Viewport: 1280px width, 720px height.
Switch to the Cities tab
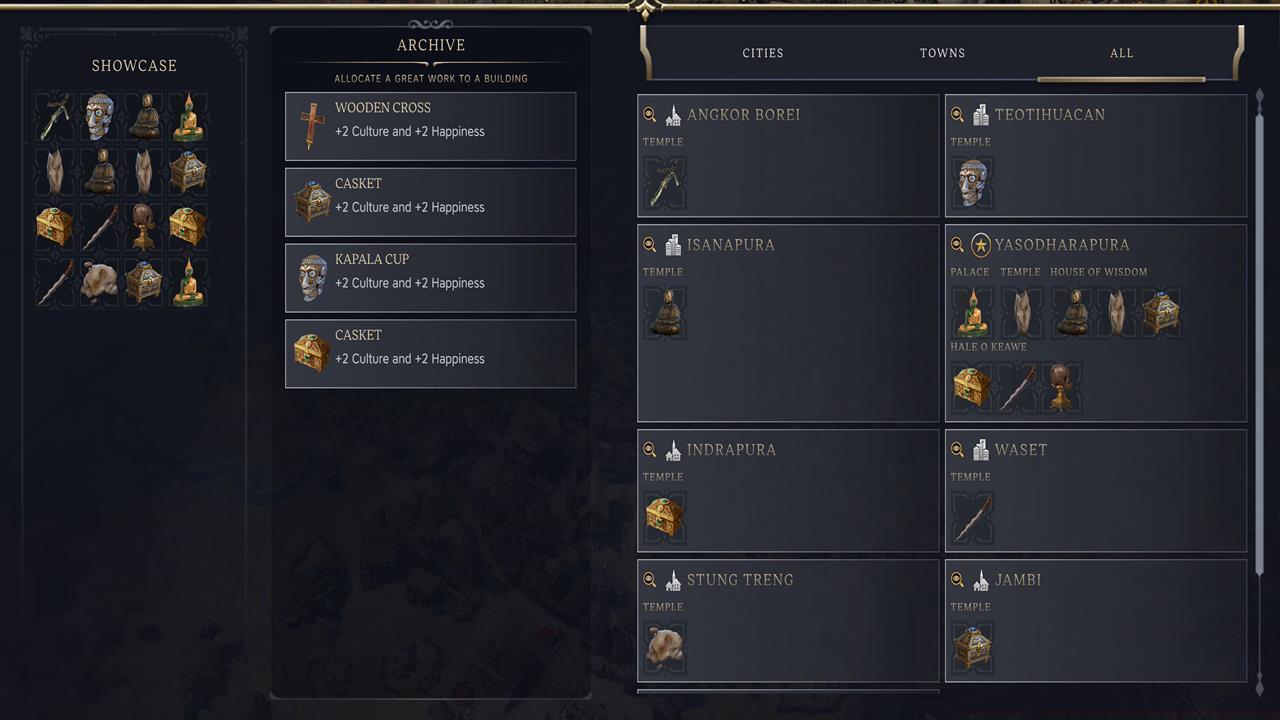763,53
